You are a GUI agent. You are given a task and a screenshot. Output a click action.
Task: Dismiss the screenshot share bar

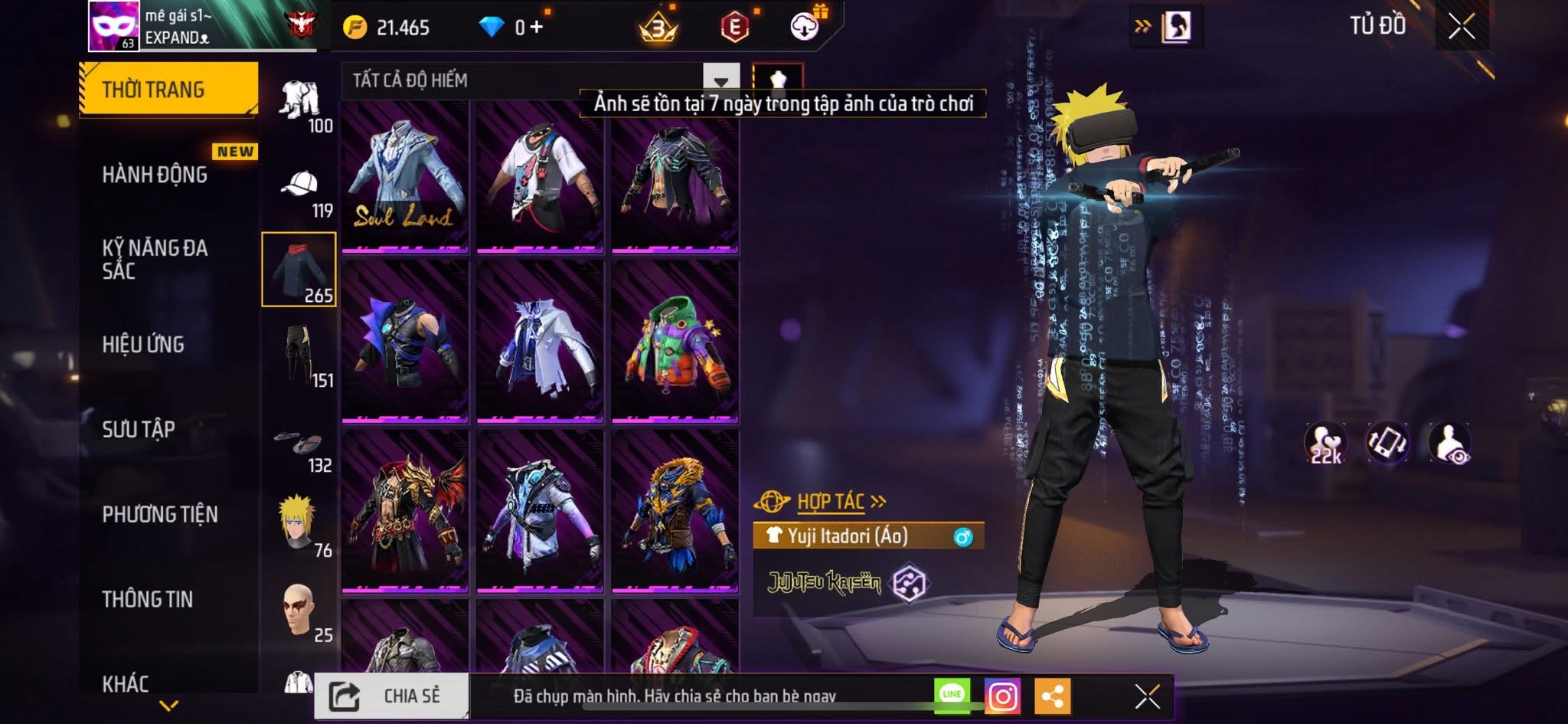(1147, 696)
